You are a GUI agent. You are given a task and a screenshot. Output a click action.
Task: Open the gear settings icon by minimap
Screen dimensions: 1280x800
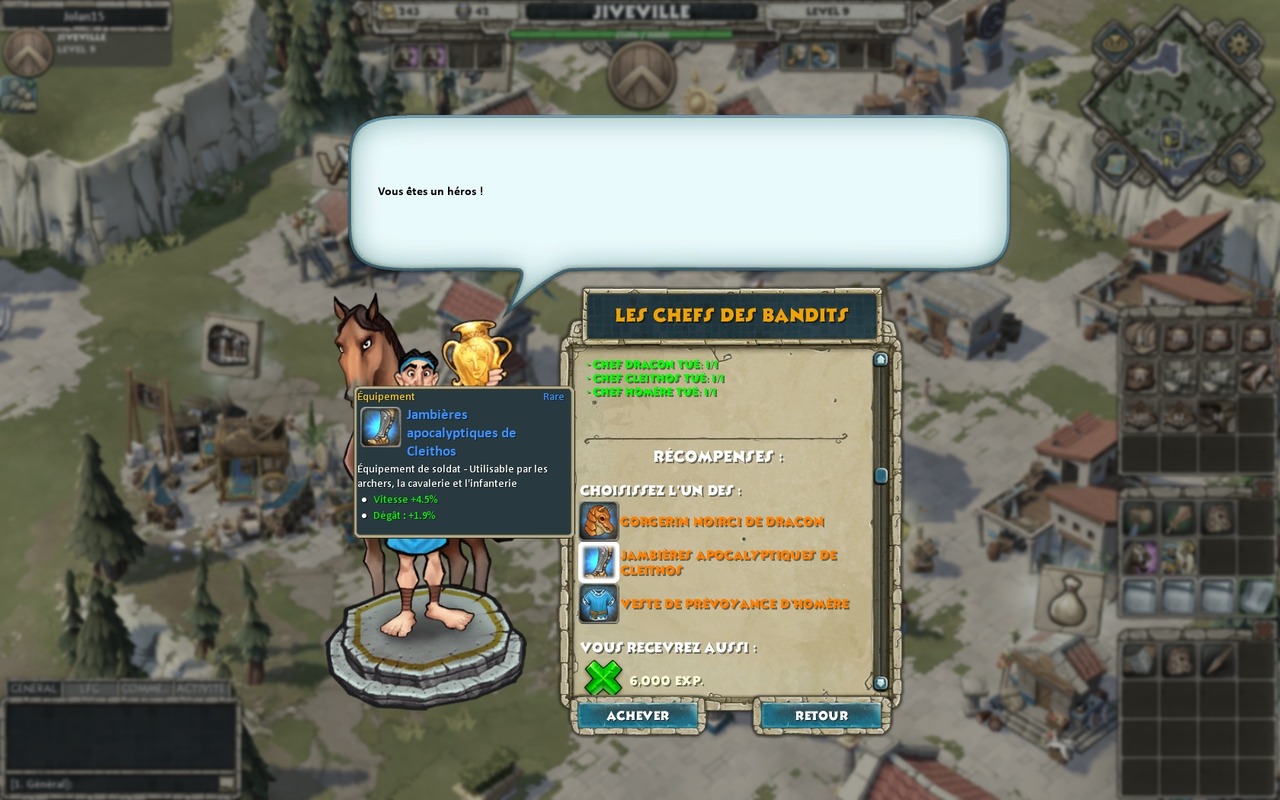click(x=1239, y=44)
